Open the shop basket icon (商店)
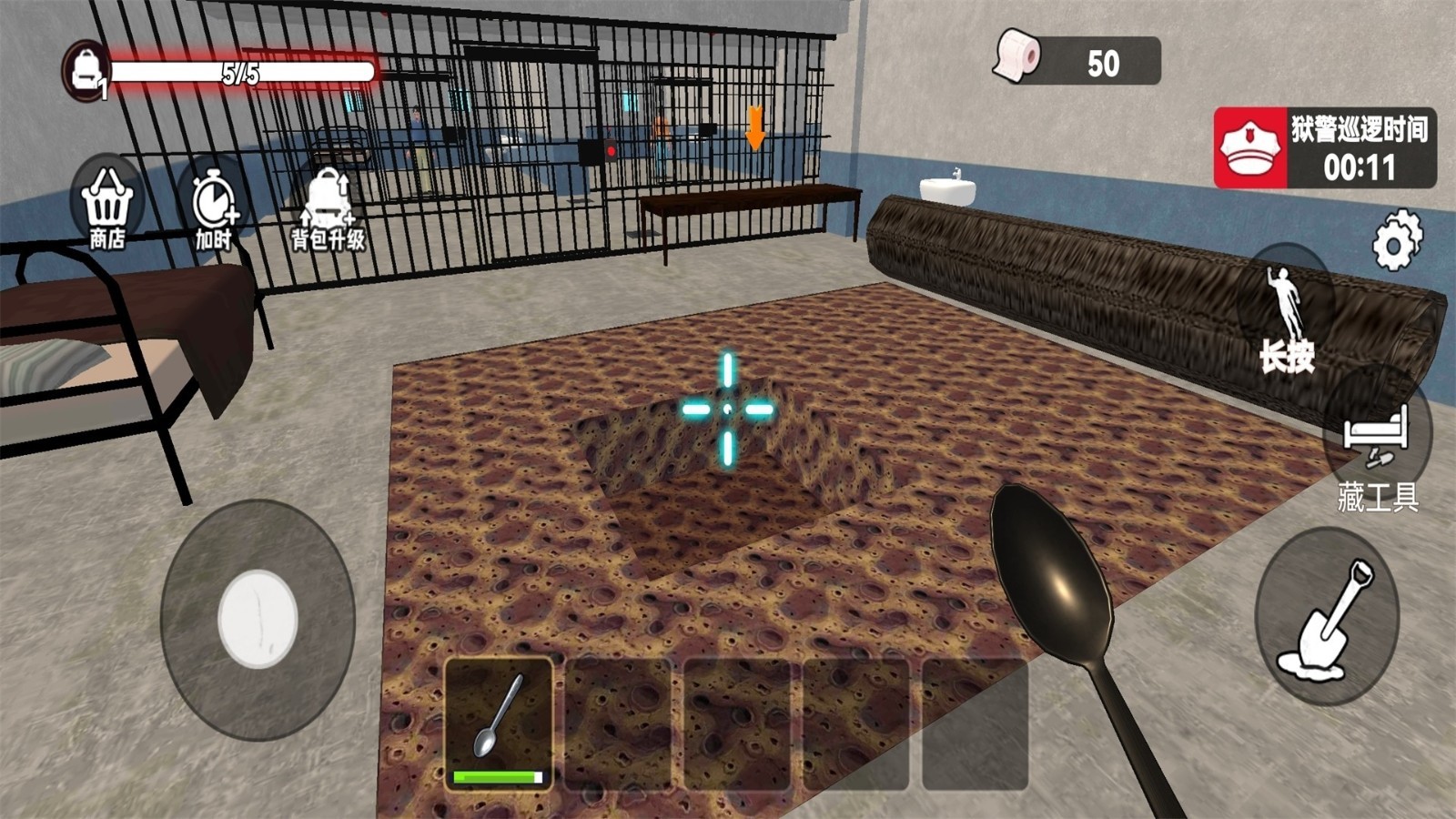1456x819 pixels. coord(107,206)
